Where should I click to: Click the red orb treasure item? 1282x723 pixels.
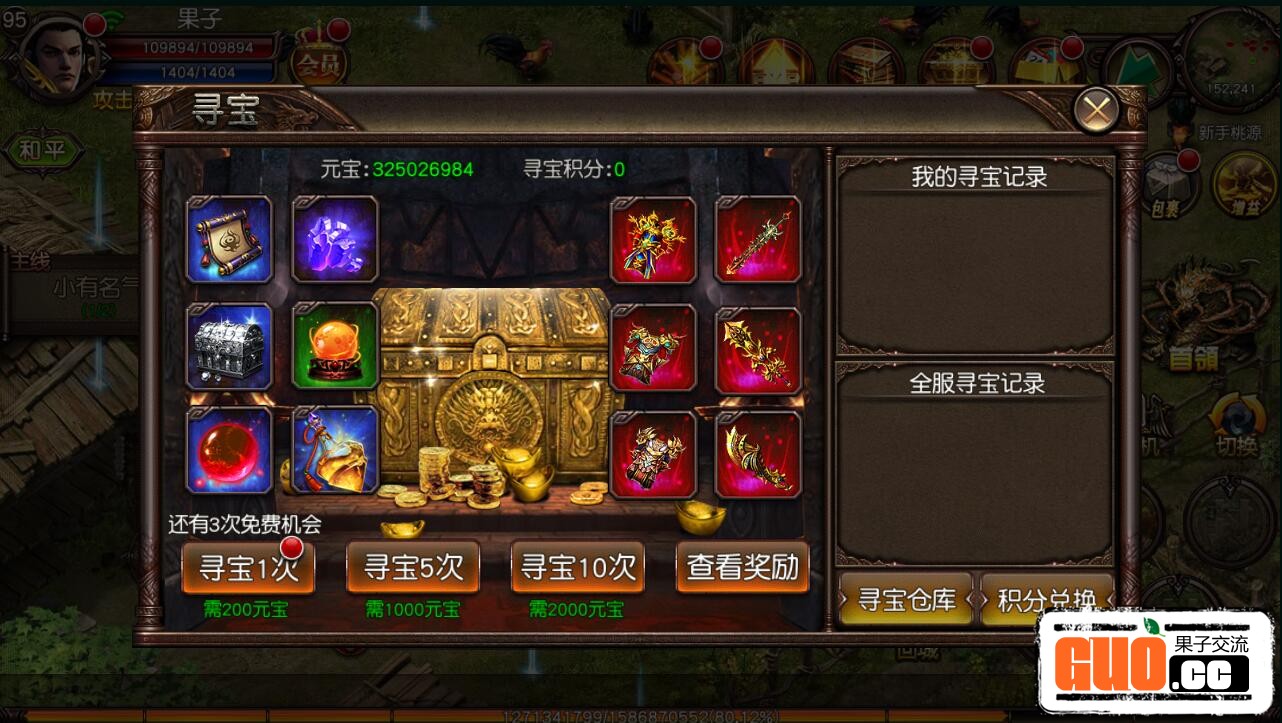228,451
